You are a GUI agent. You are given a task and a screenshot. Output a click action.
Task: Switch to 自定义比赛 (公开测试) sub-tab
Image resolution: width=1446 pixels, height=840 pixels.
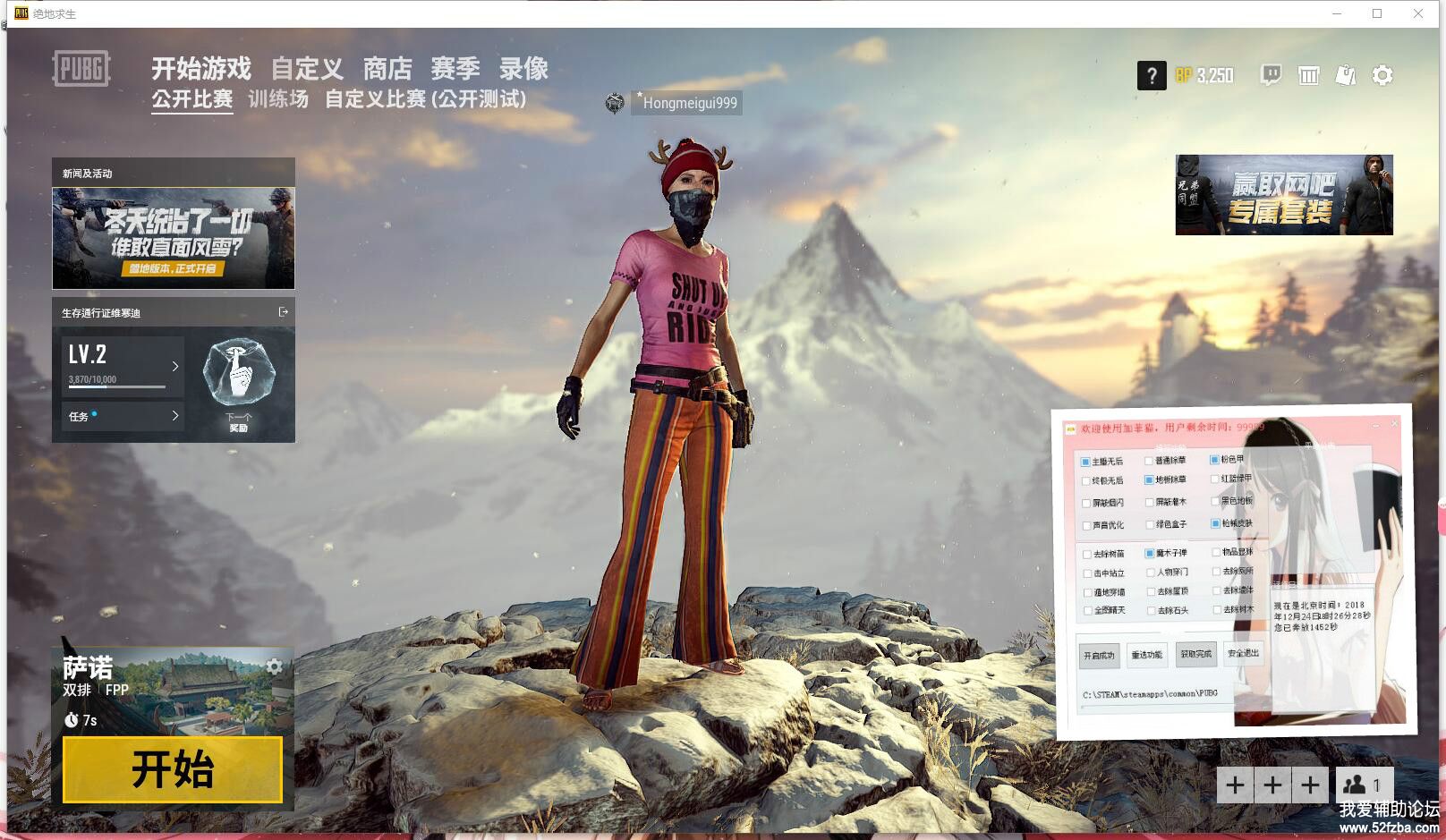tap(425, 99)
